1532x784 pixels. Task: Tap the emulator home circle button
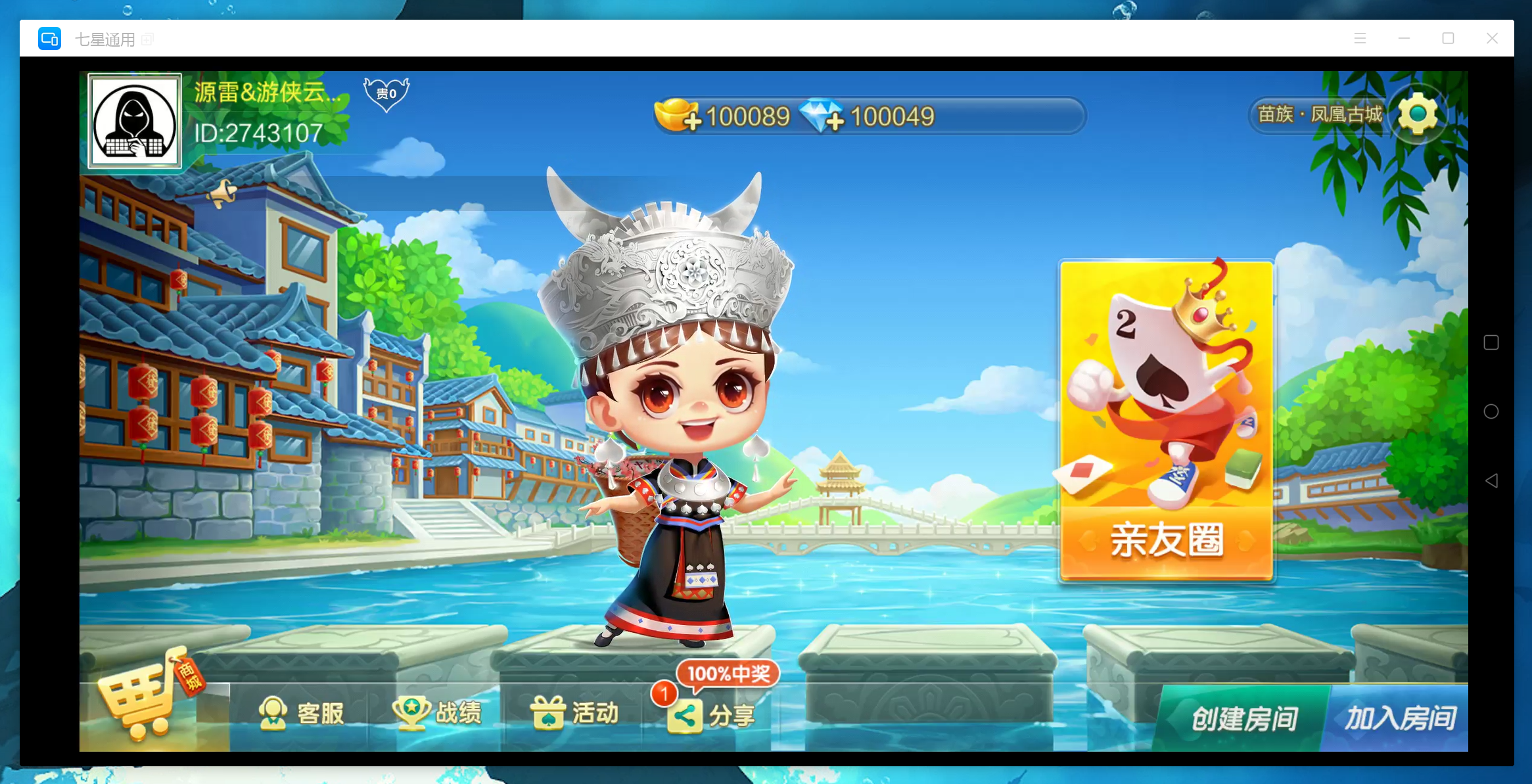1491,411
